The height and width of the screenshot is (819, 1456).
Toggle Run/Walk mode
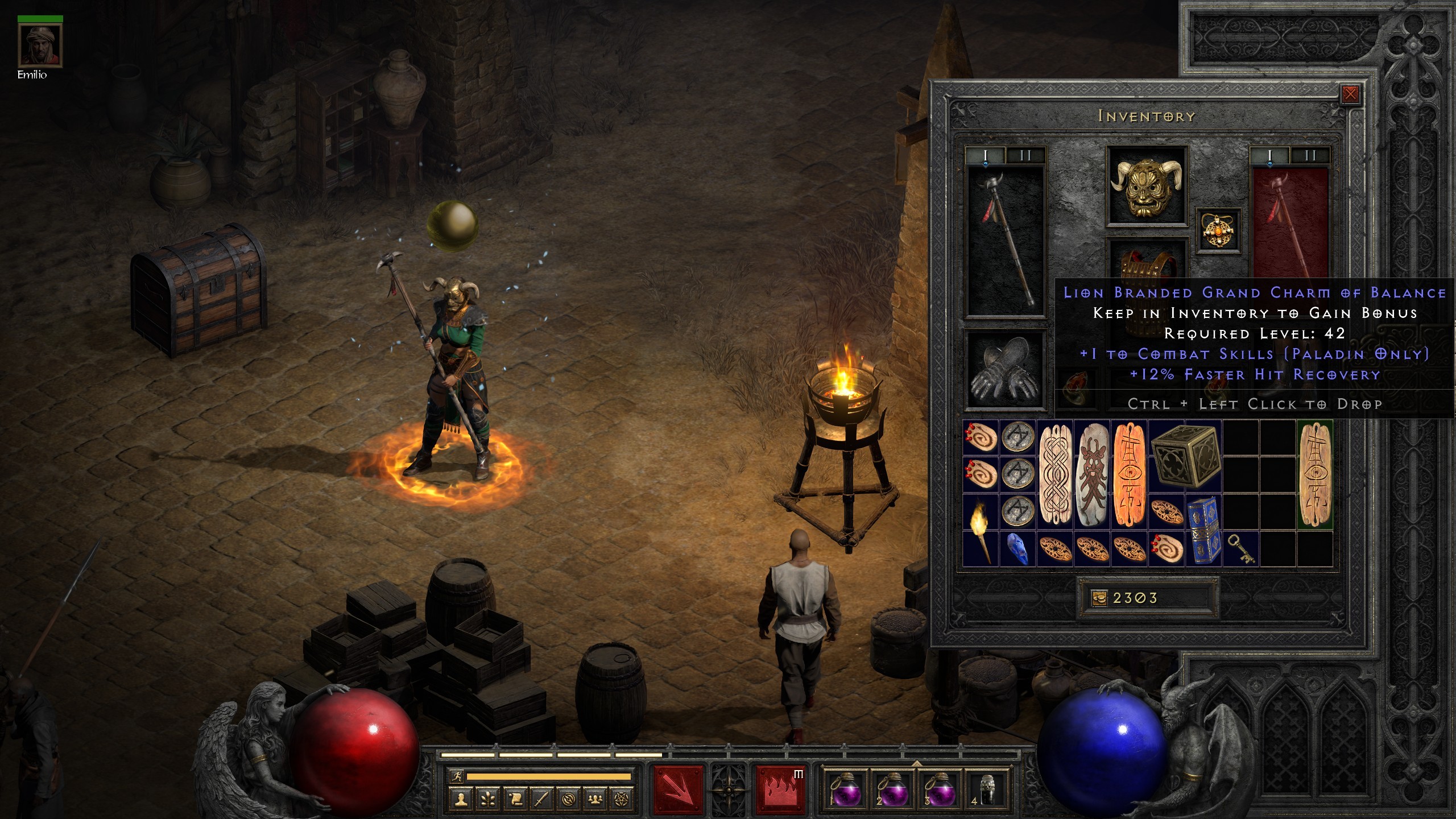tap(457, 776)
